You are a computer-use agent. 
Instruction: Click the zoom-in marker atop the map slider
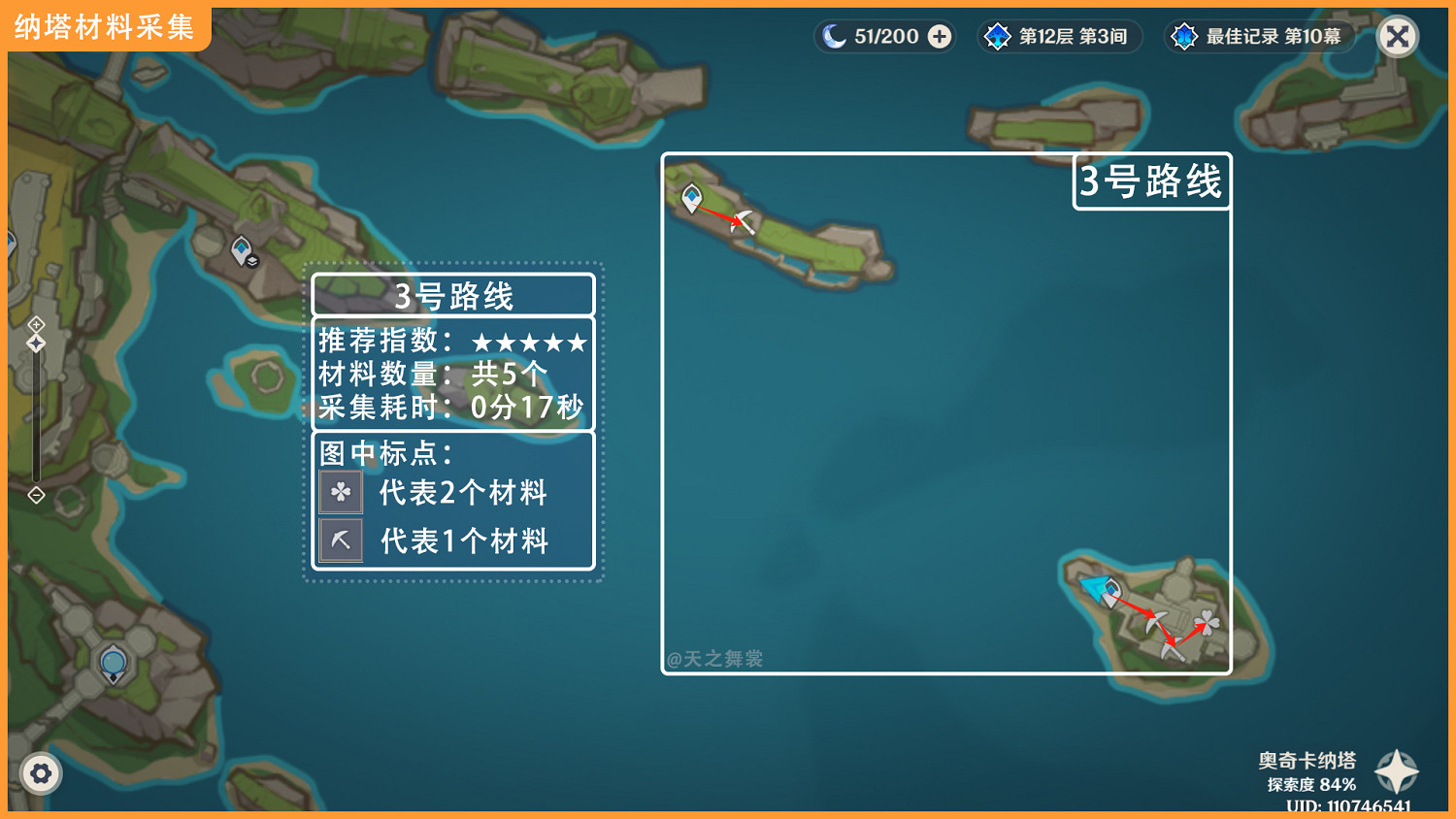coord(36,326)
